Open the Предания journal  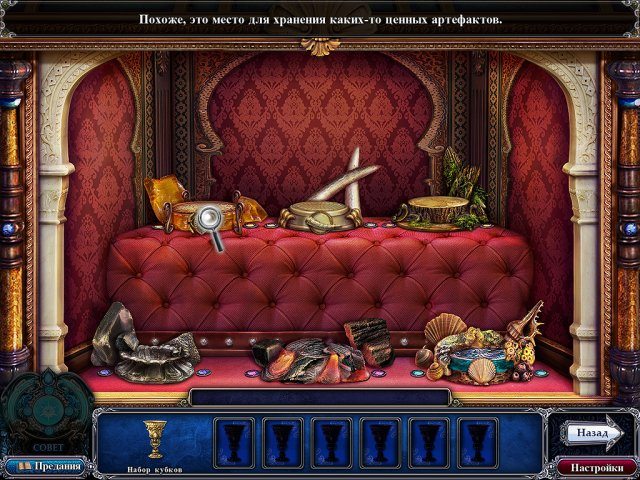click(x=46, y=467)
